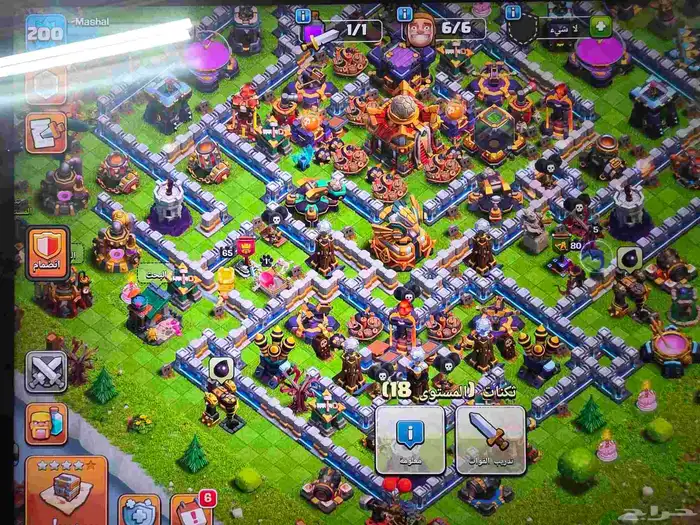Image resolution: width=700 pixels, height=525 pixels.
Task: Show info for the 1/1 sword counter
Action: pyautogui.click(x=303, y=15)
